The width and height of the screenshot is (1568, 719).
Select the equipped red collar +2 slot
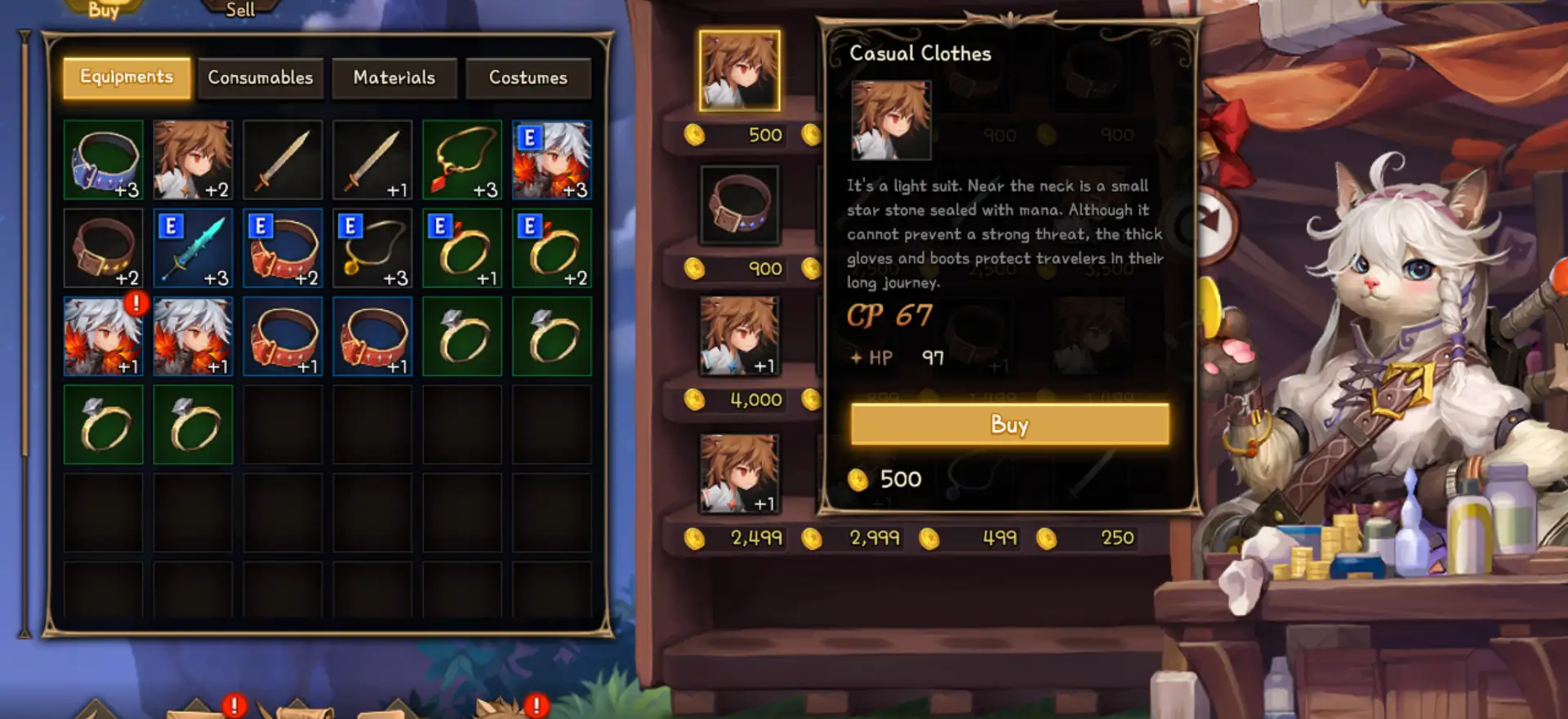pyautogui.click(x=283, y=248)
